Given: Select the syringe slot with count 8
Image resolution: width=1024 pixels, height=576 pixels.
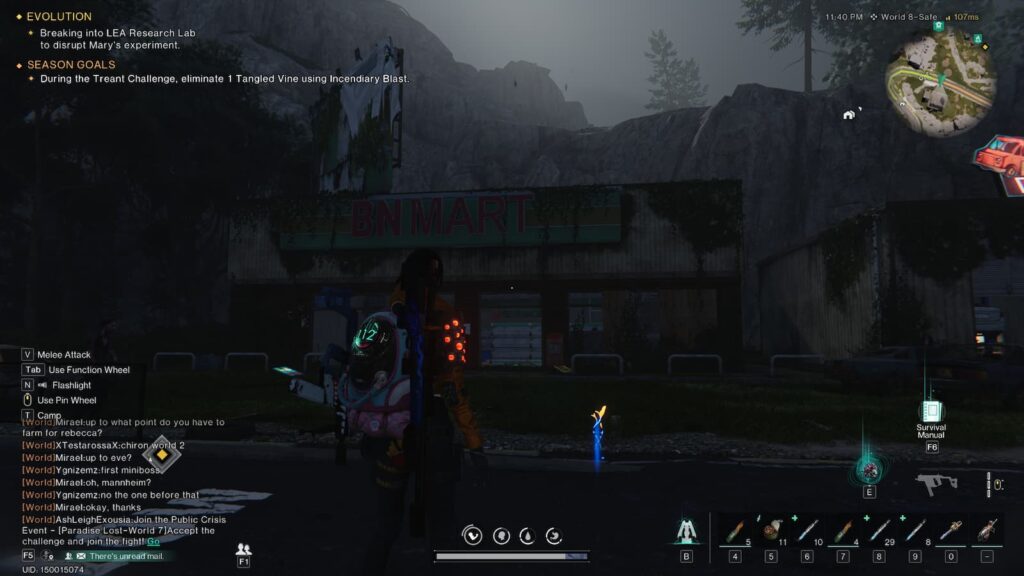Looking at the screenshot, I should [915, 531].
